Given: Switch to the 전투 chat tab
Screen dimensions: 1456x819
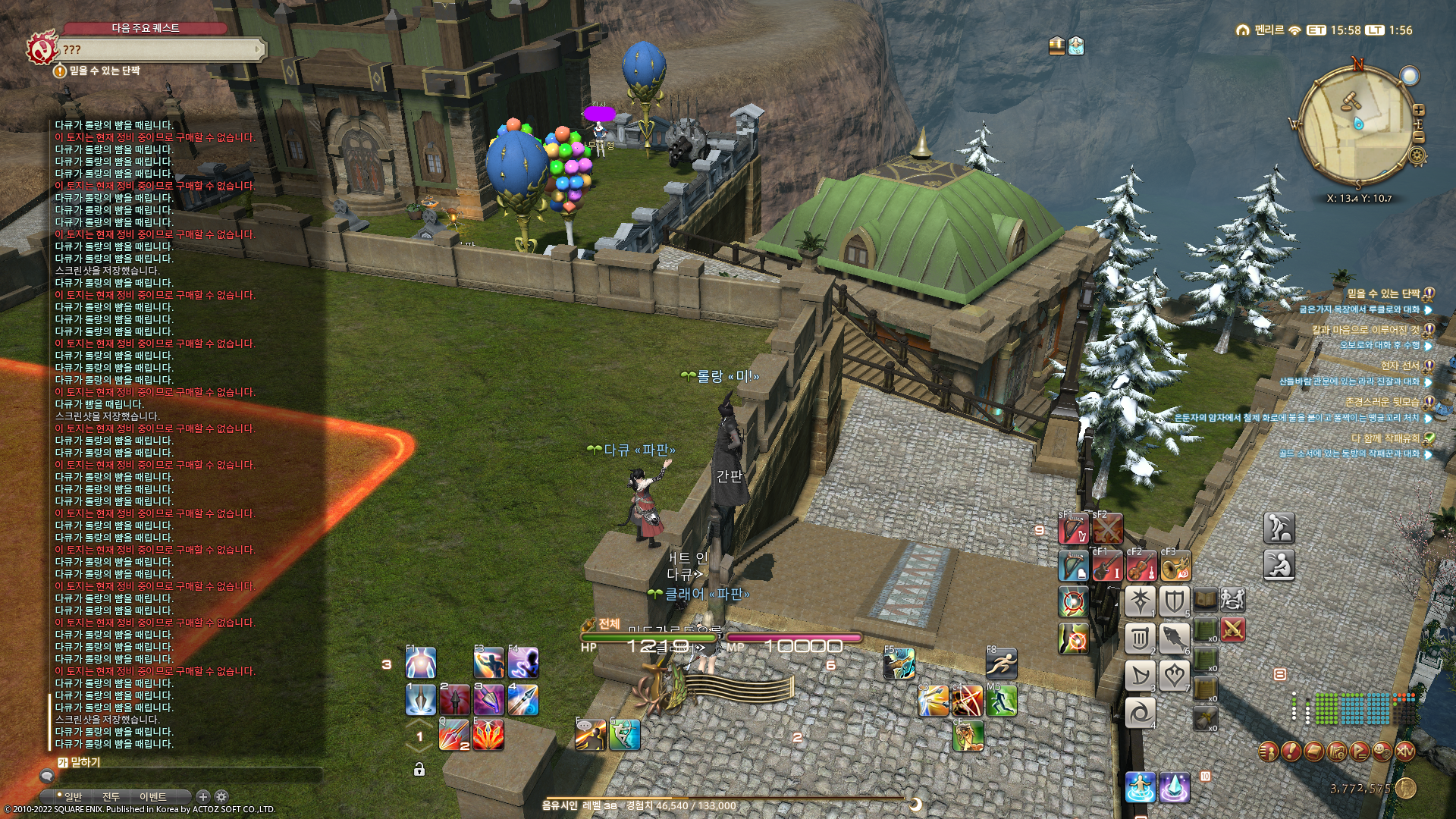Looking at the screenshot, I should (x=111, y=797).
